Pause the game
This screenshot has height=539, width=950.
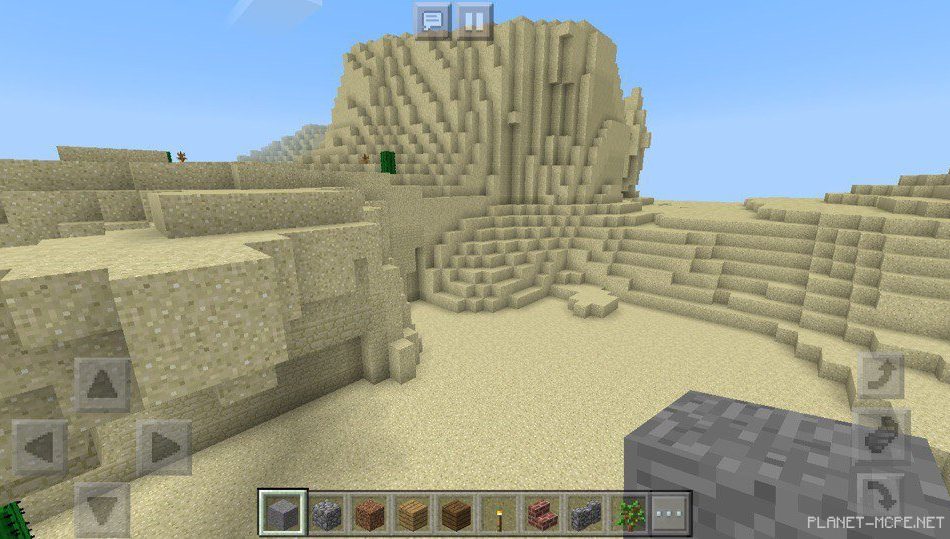pos(474,20)
